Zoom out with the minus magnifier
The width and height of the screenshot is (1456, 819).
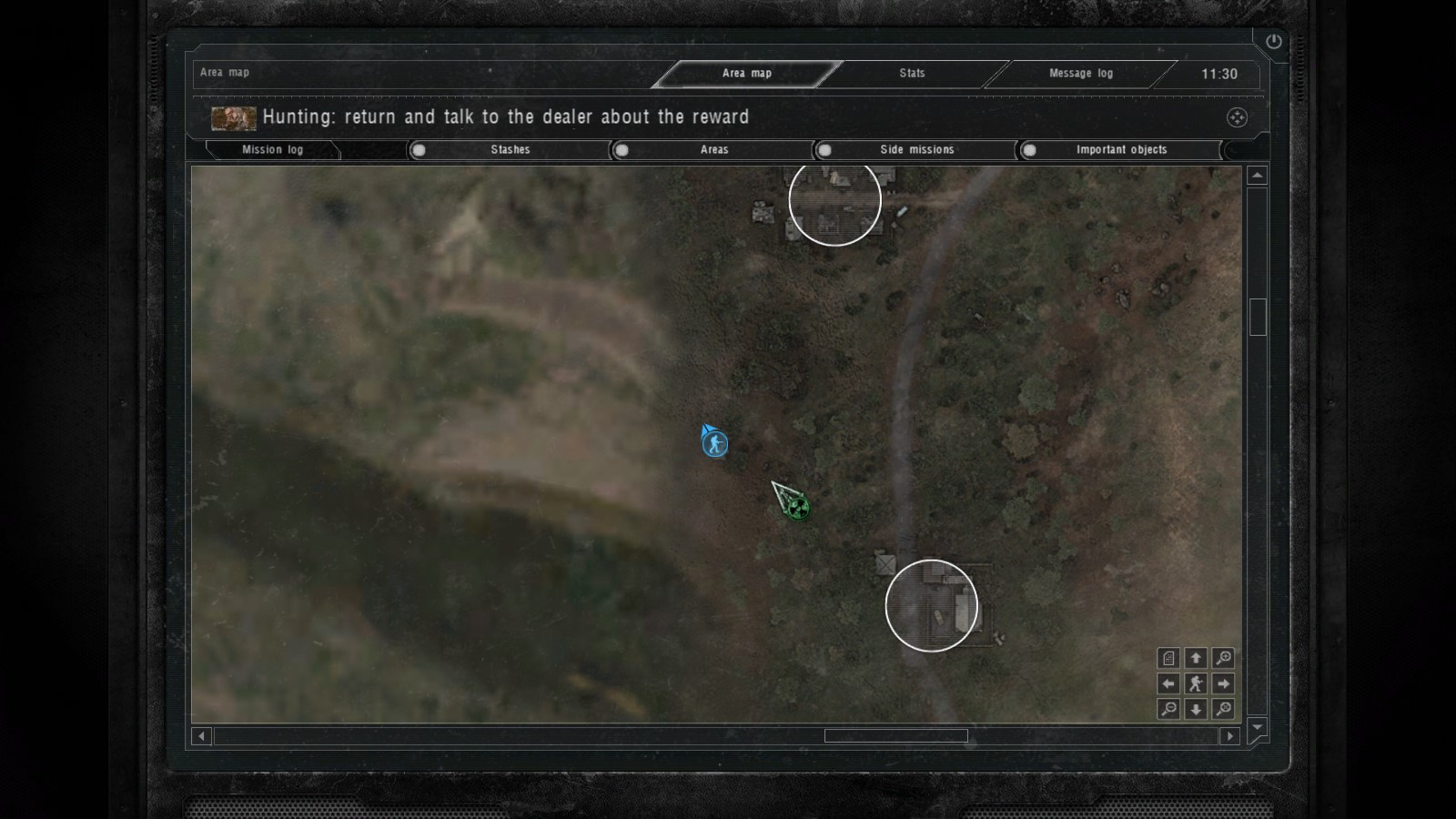[1168, 709]
